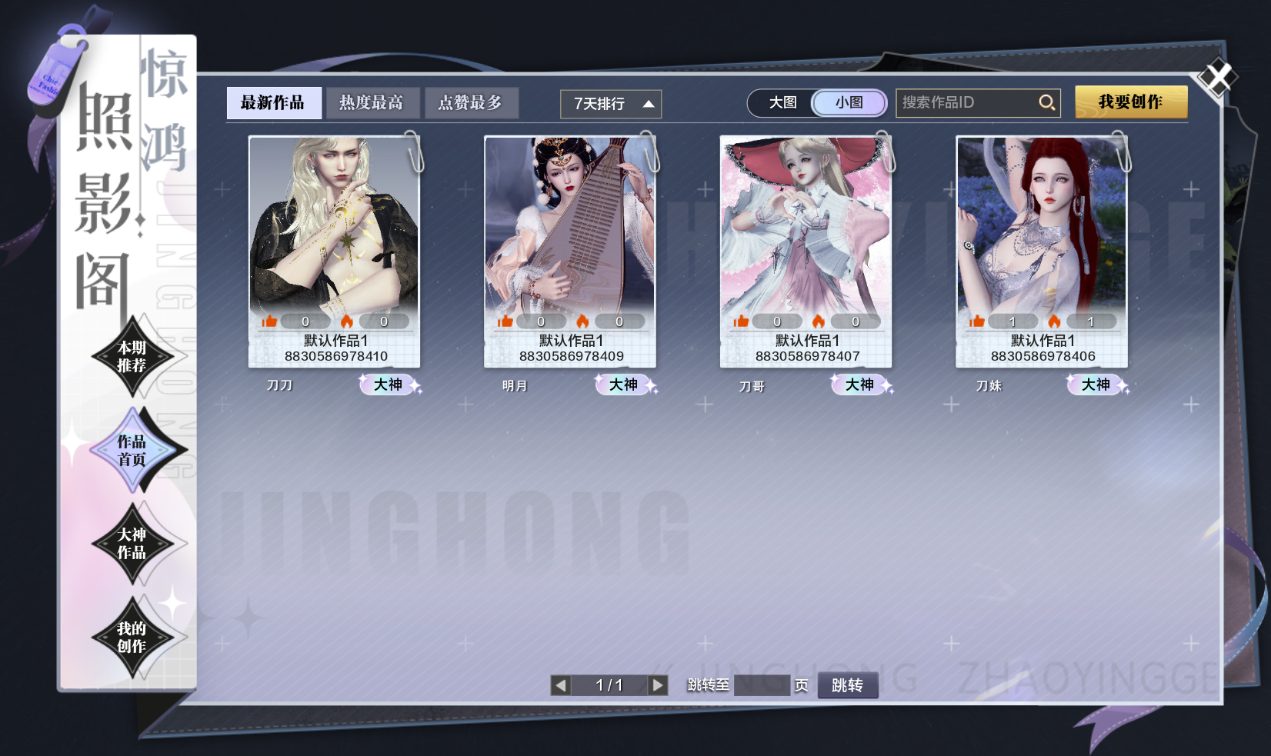View the pipa player artwork by 明月
The image size is (1271, 756).
(x=570, y=225)
